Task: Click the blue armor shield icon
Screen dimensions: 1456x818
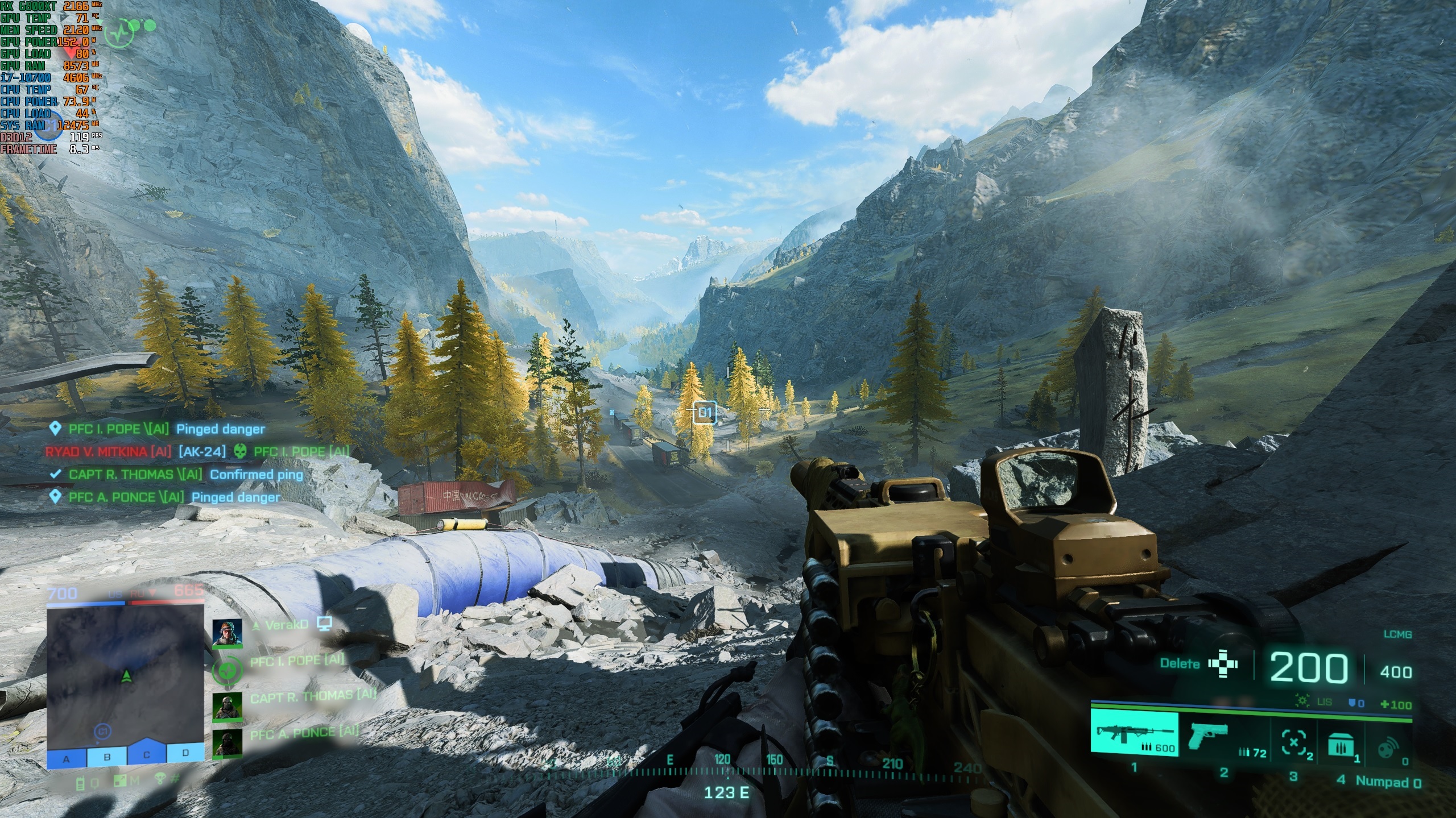Action: coord(1353,702)
